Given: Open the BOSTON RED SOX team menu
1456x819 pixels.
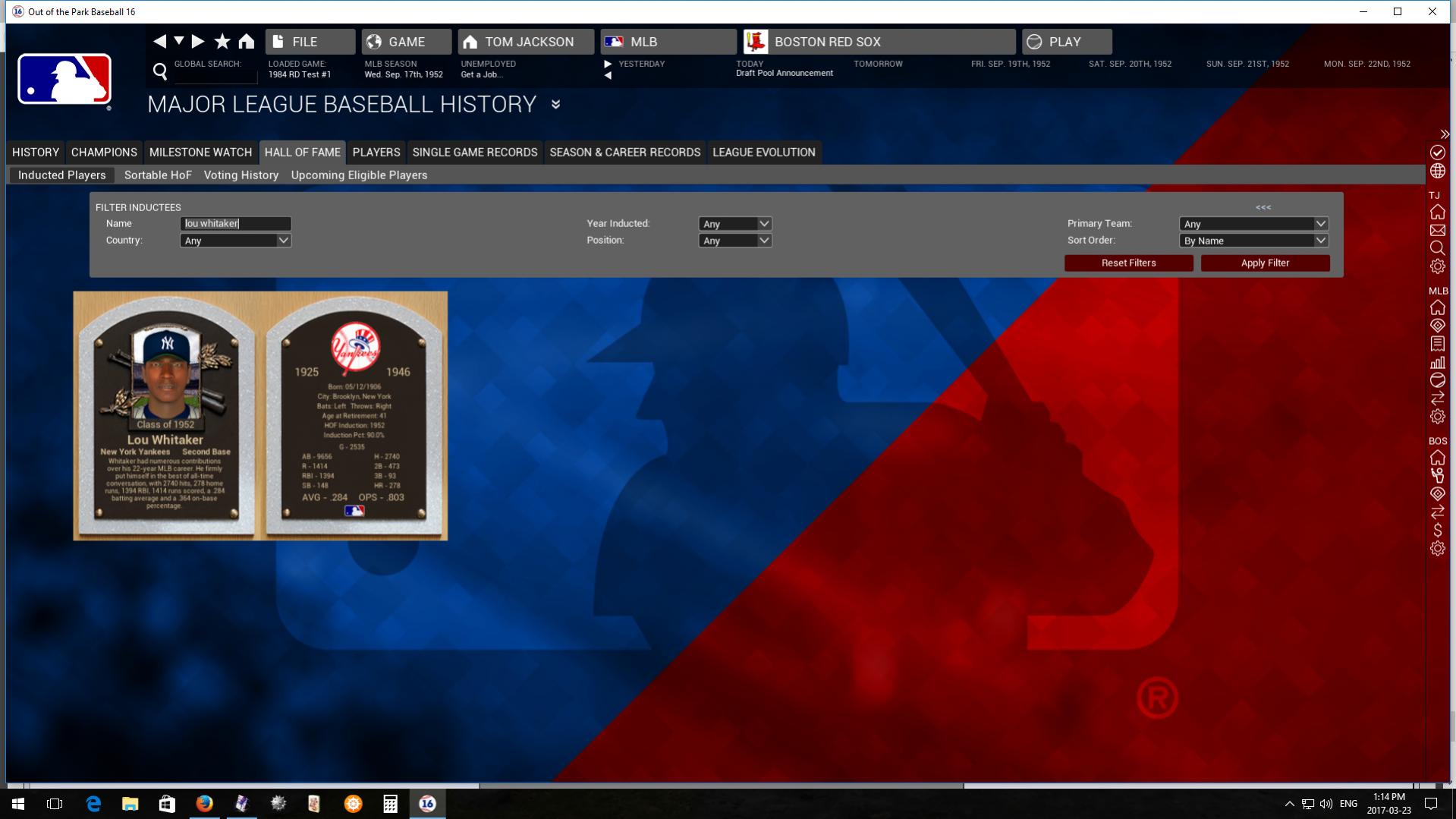Looking at the screenshot, I should pyautogui.click(x=879, y=42).
